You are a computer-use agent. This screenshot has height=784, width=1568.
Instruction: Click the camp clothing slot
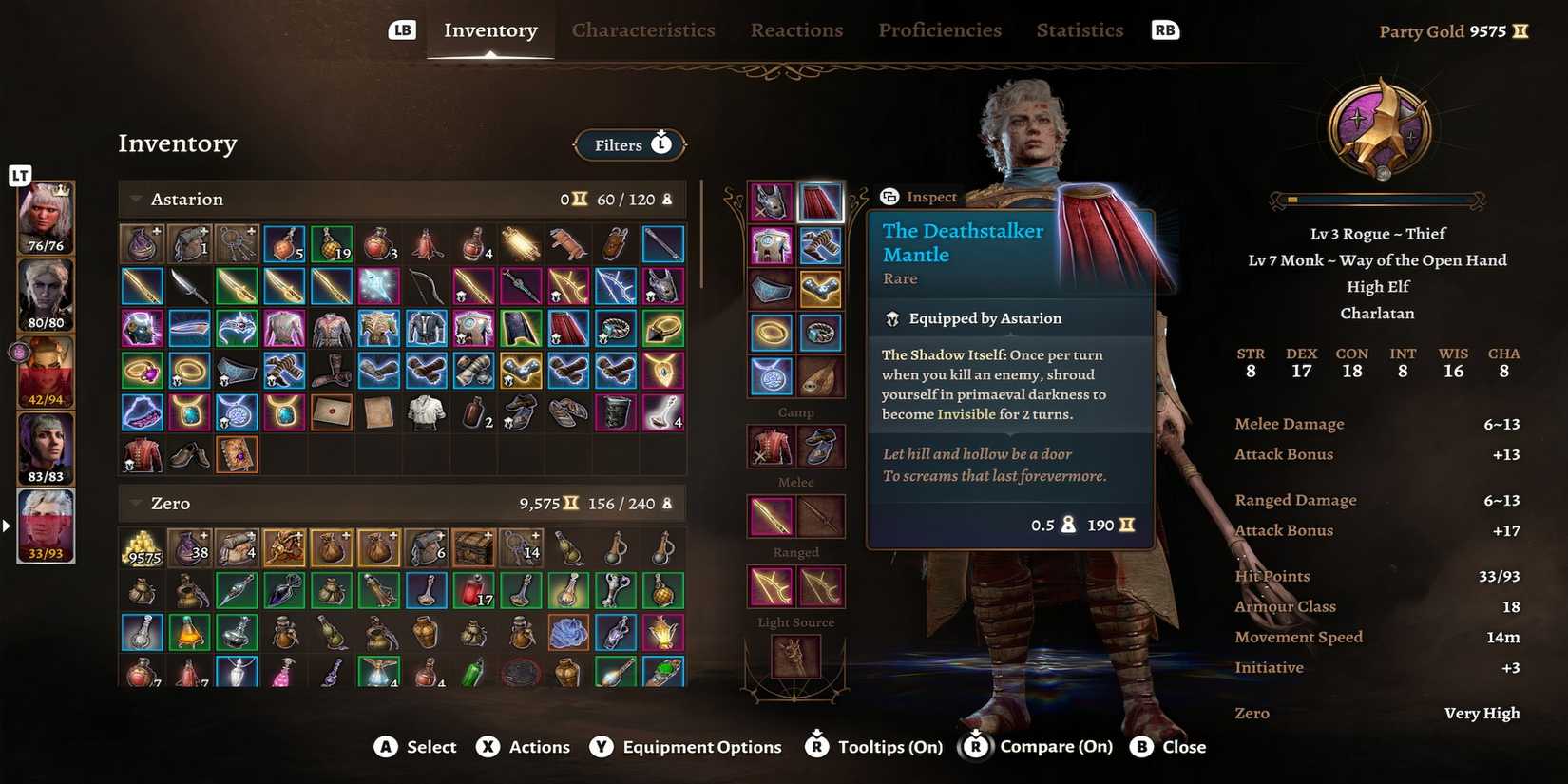[771, 447]
